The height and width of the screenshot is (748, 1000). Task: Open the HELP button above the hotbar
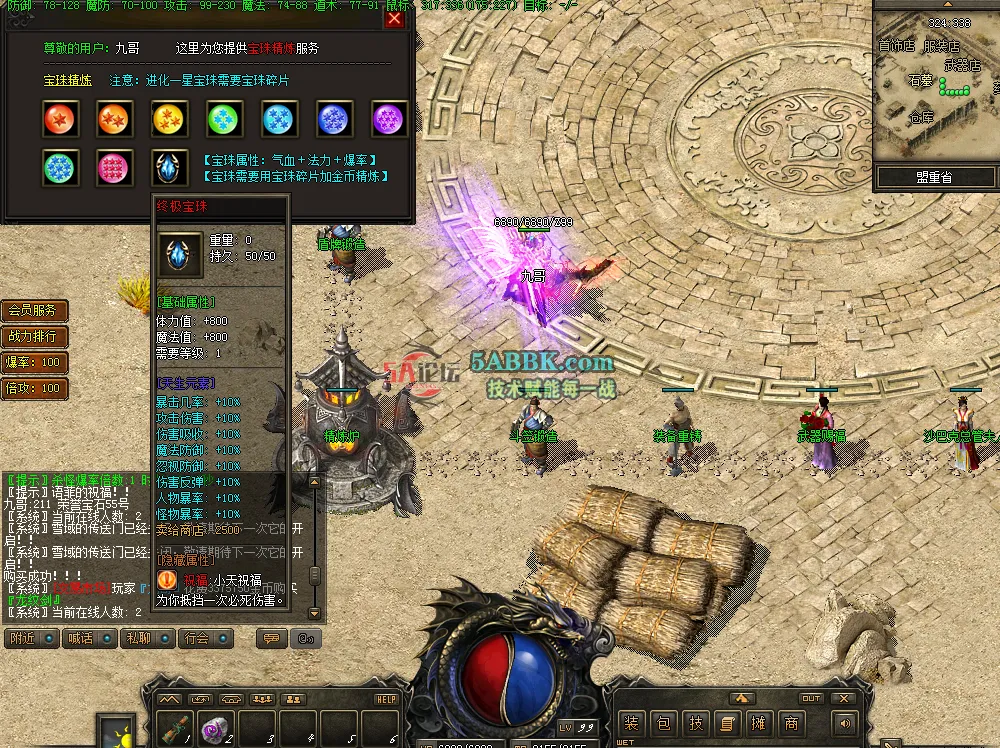tap(386, 699)
